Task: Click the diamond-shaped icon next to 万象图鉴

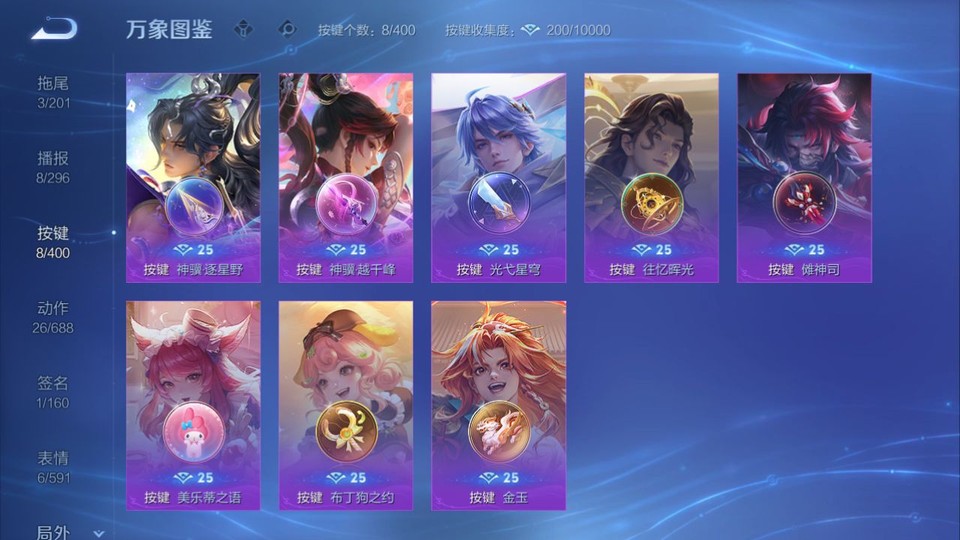Action: pos(244,29)
